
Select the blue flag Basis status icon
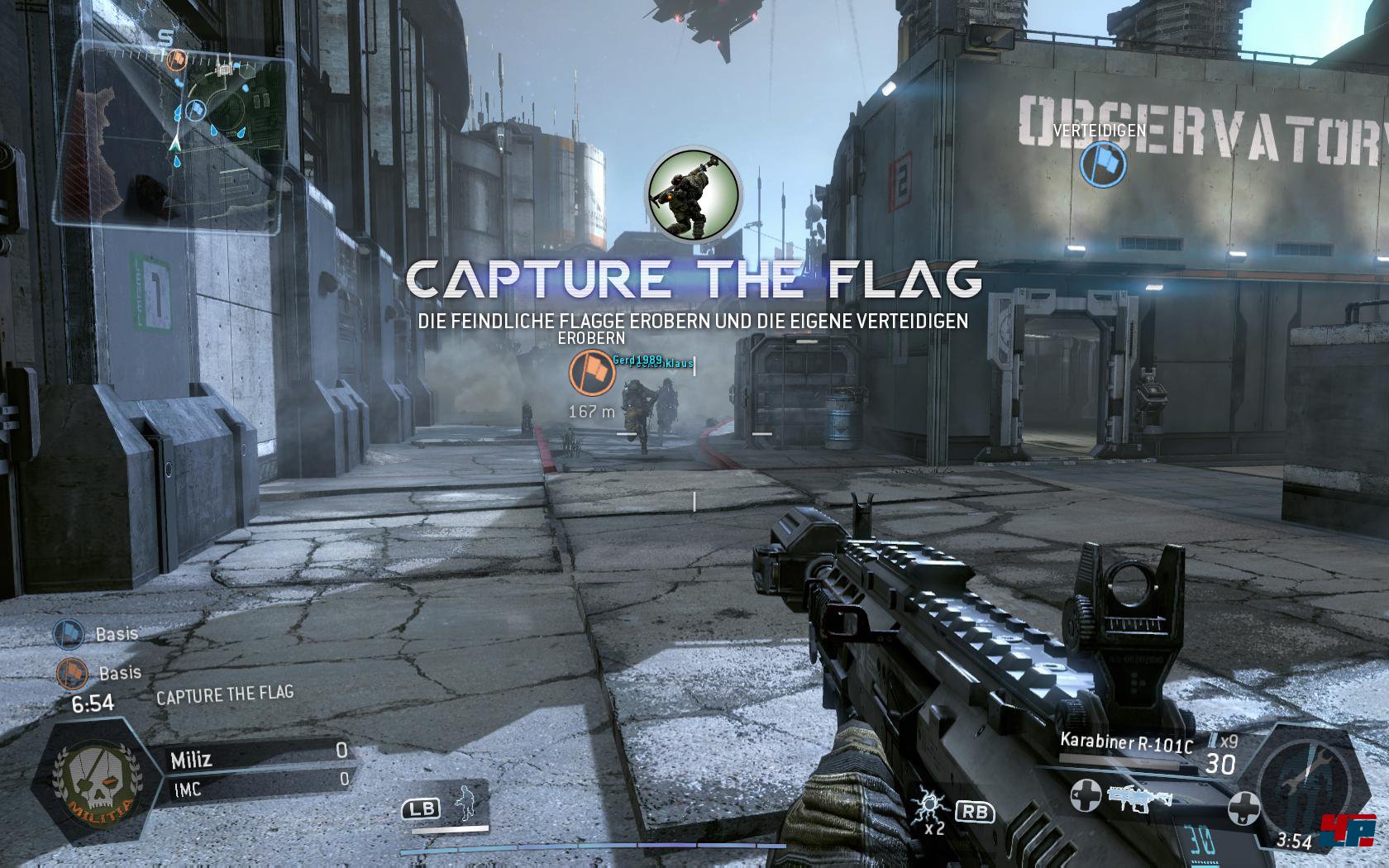[x=69, y=634]
